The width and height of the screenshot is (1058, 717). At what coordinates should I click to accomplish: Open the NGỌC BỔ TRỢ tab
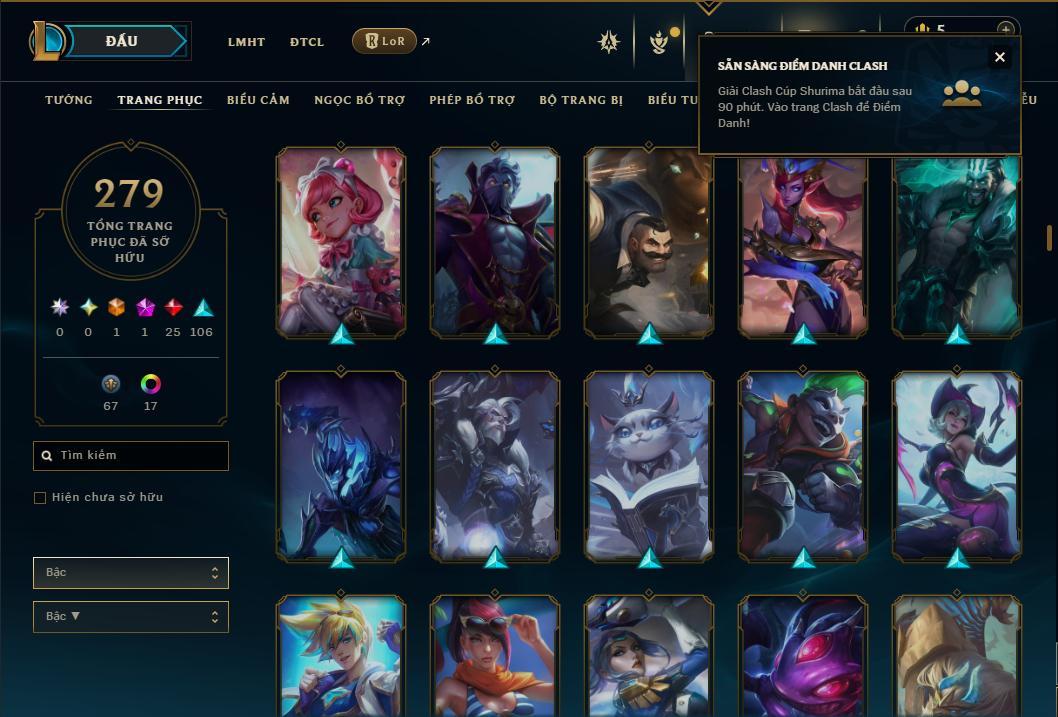coord(360,100)
